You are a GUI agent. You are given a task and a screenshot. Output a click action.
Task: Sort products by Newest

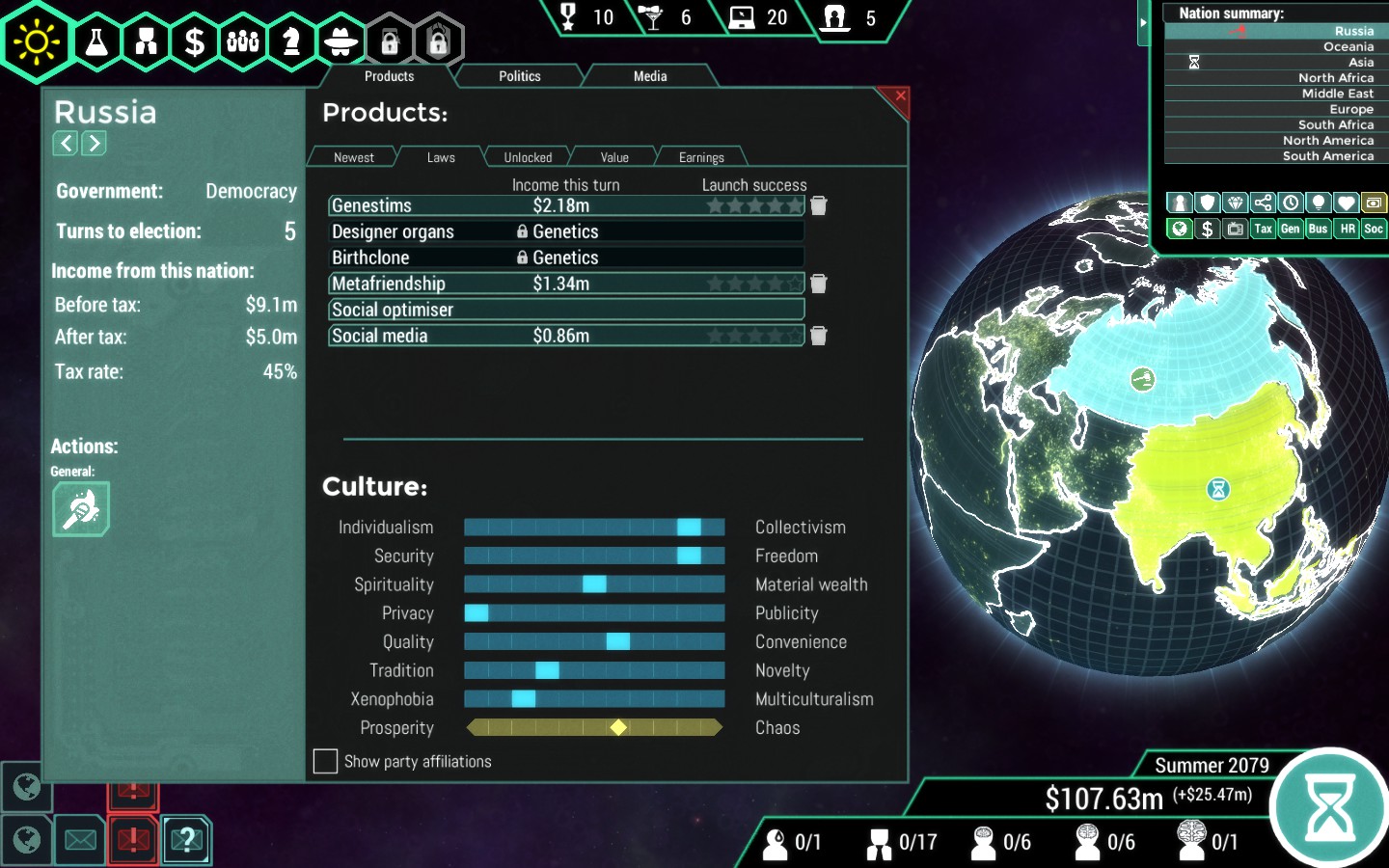(353, 157)
